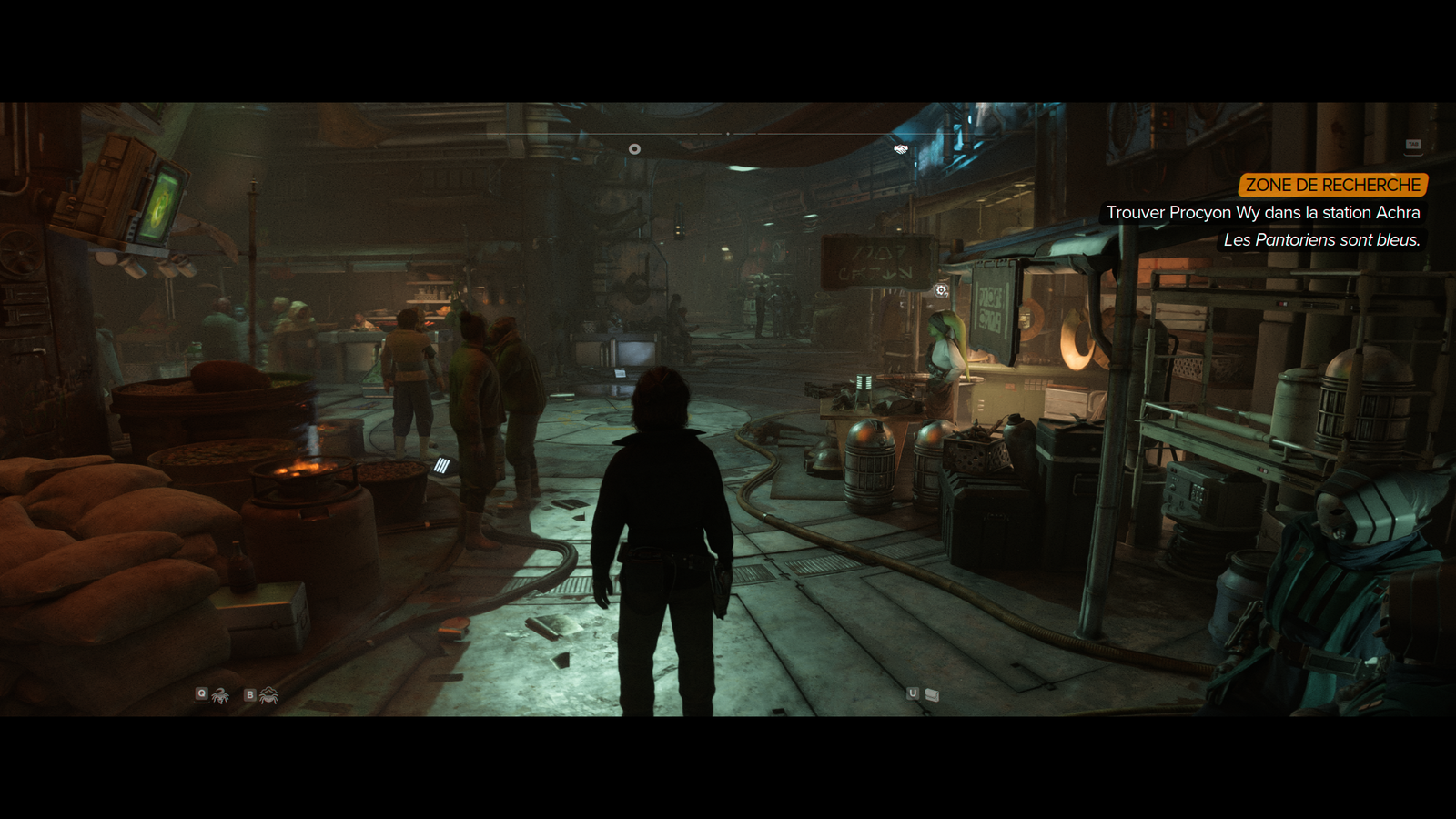Open the ZONE DE RECHERCHE objective tag
This screenshot has width=1456, height=819.
(1332, 185)
